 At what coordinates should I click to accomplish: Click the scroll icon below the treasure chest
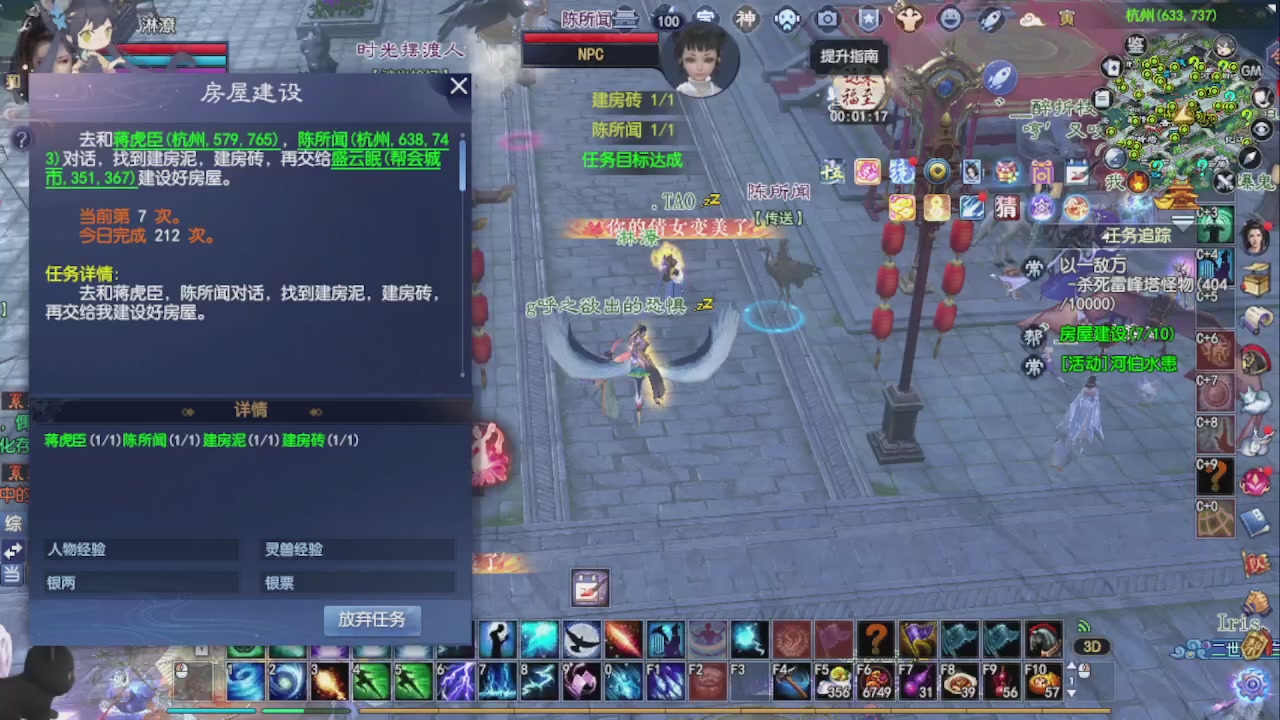click(1258, 320)
